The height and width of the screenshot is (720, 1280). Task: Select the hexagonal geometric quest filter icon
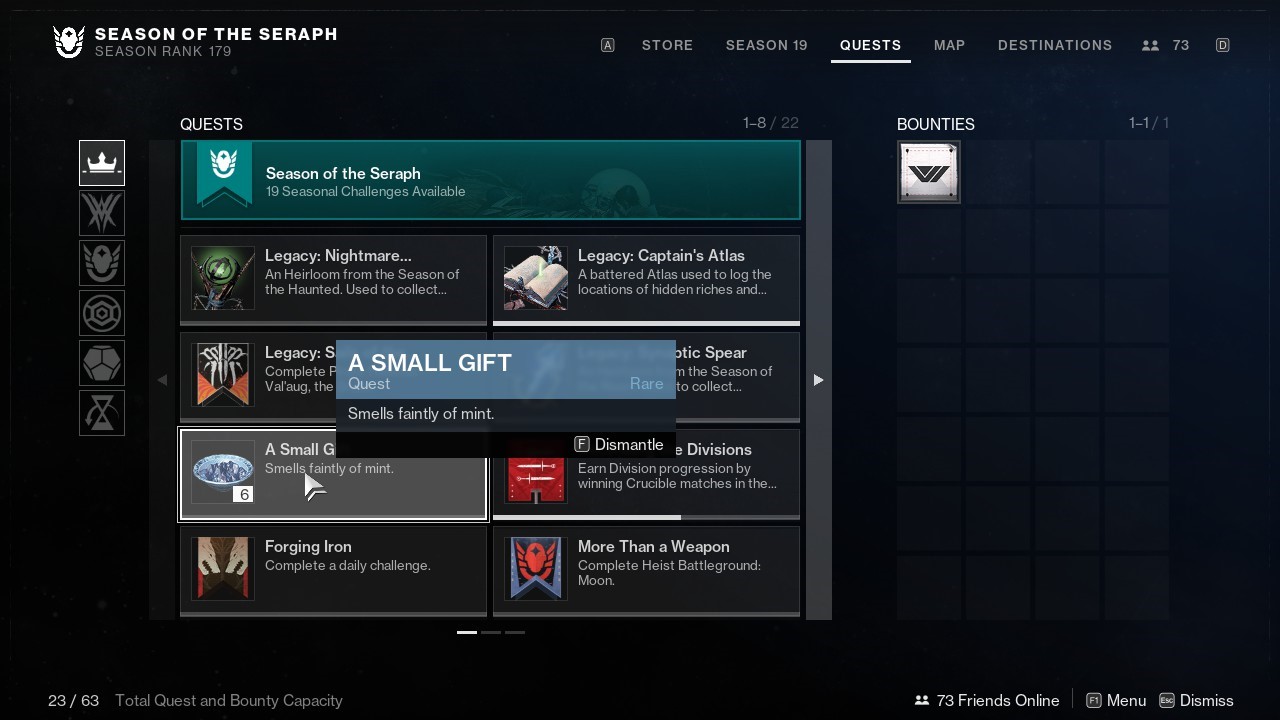click(x=101, y=313)
